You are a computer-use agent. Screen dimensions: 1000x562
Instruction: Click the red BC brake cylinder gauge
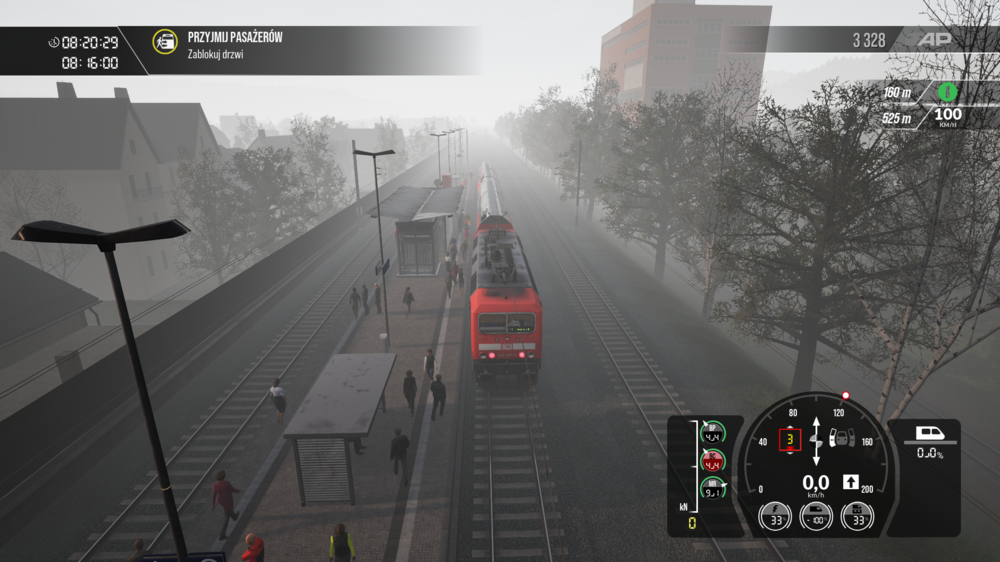click(712, 462)
